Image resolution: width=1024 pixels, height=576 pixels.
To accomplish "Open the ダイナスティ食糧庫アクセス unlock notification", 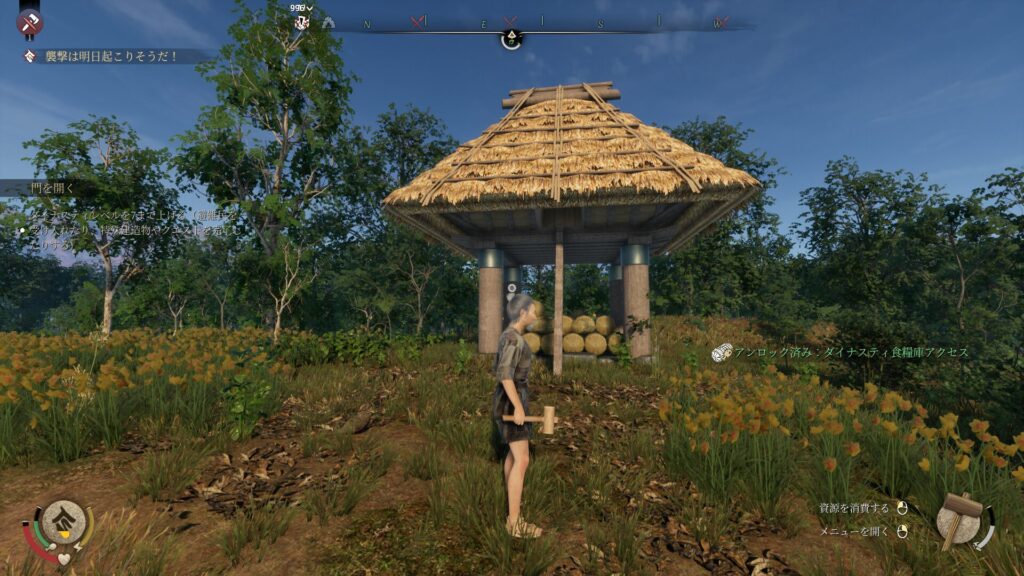I will [x=848, y=352].
